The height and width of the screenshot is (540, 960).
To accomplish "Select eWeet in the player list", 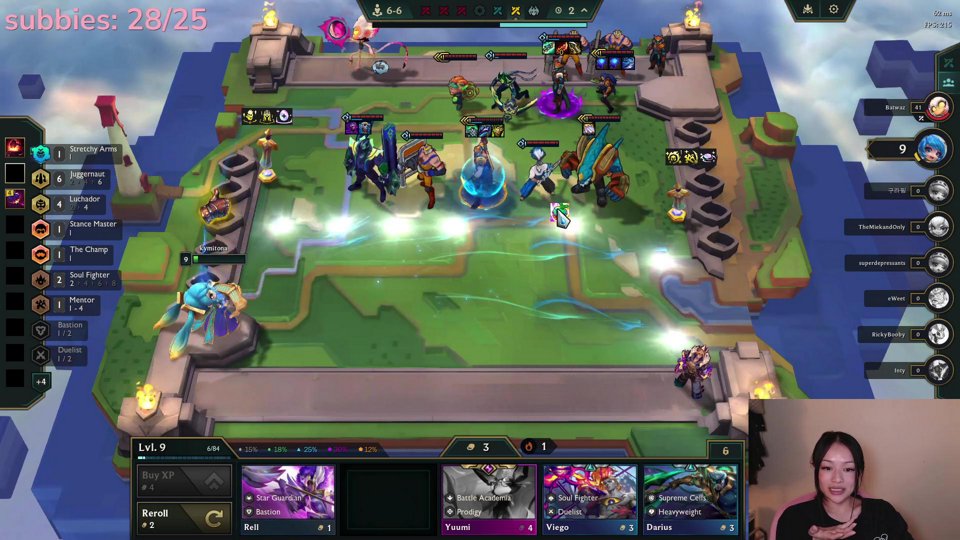I will click(x=938, y=298).
